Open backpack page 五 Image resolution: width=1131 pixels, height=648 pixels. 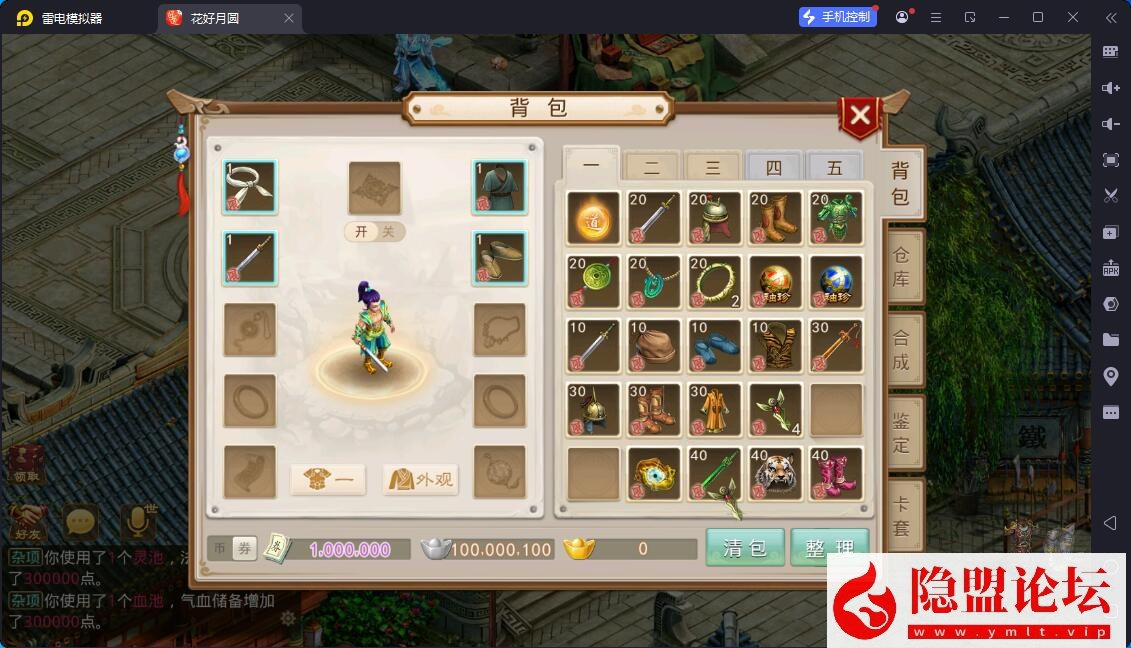click(x=834, y=168)
